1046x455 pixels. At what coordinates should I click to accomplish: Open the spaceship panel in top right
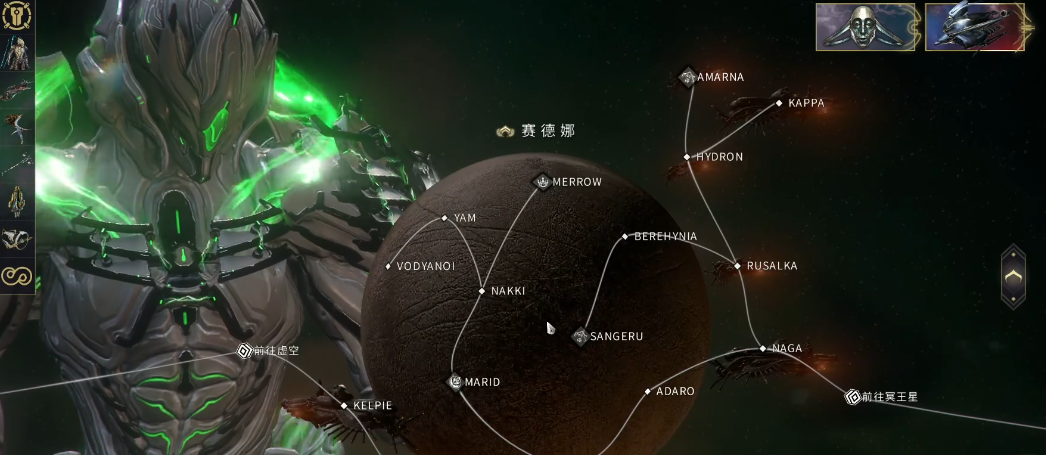pos(975,27)
